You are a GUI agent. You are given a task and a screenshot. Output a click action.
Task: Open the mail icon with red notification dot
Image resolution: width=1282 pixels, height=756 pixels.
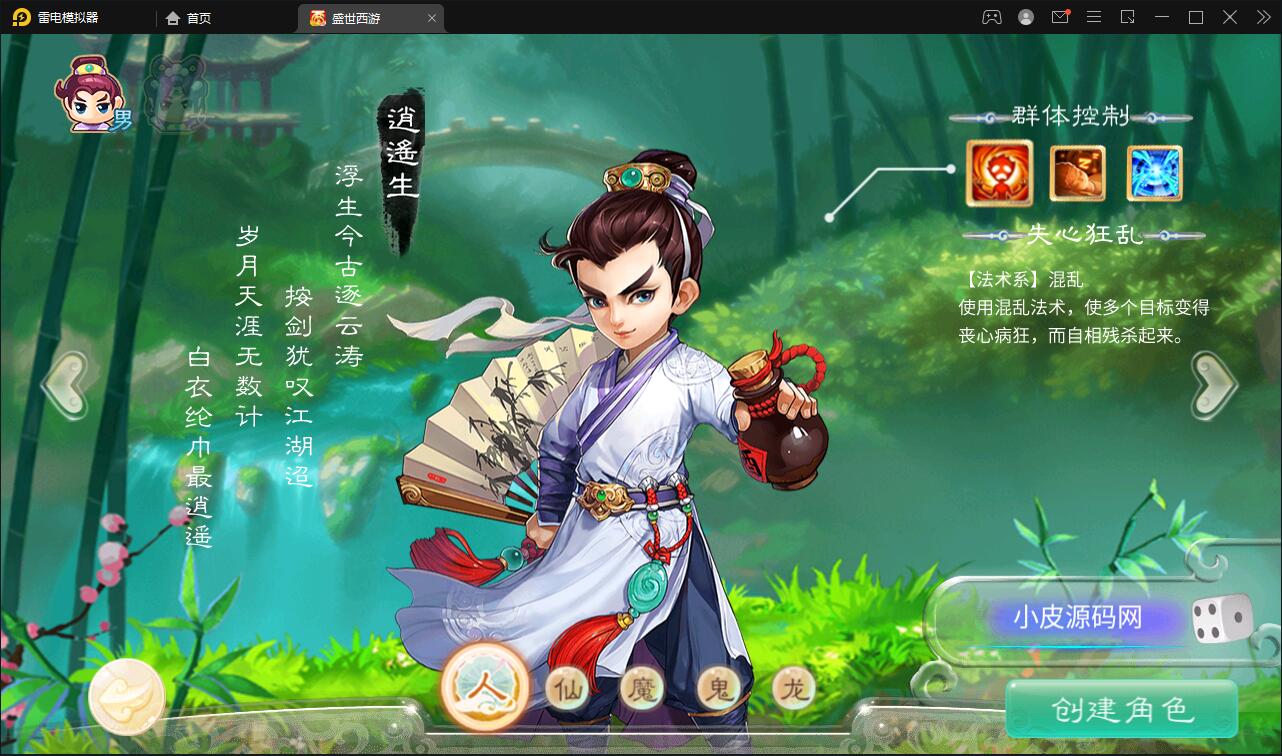[1059, 17]
